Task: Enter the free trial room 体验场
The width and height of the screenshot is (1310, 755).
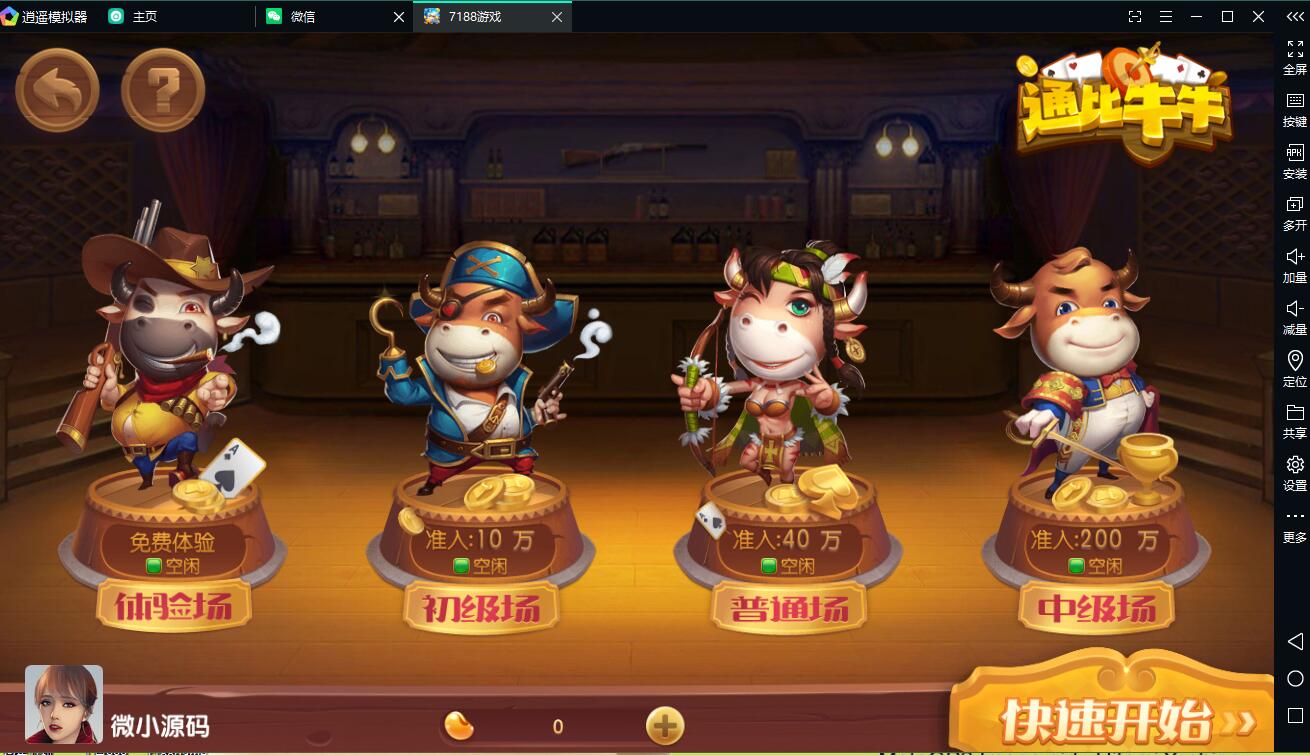Action: pos(171,606)
